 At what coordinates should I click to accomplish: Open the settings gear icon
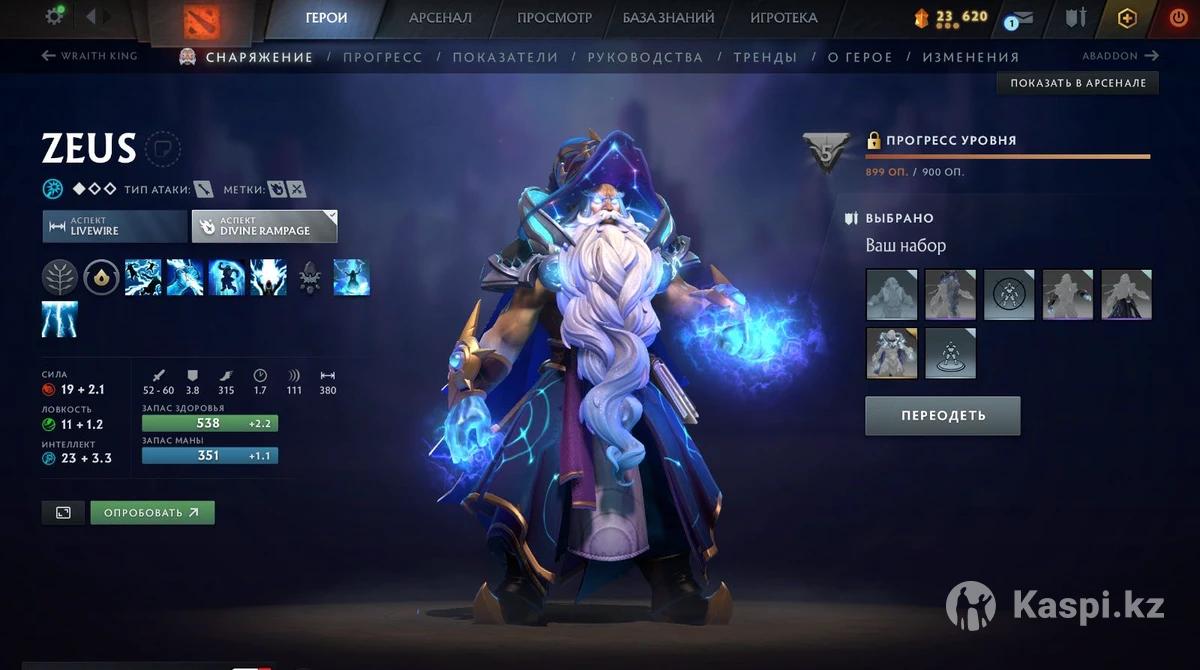coord(55,16)
